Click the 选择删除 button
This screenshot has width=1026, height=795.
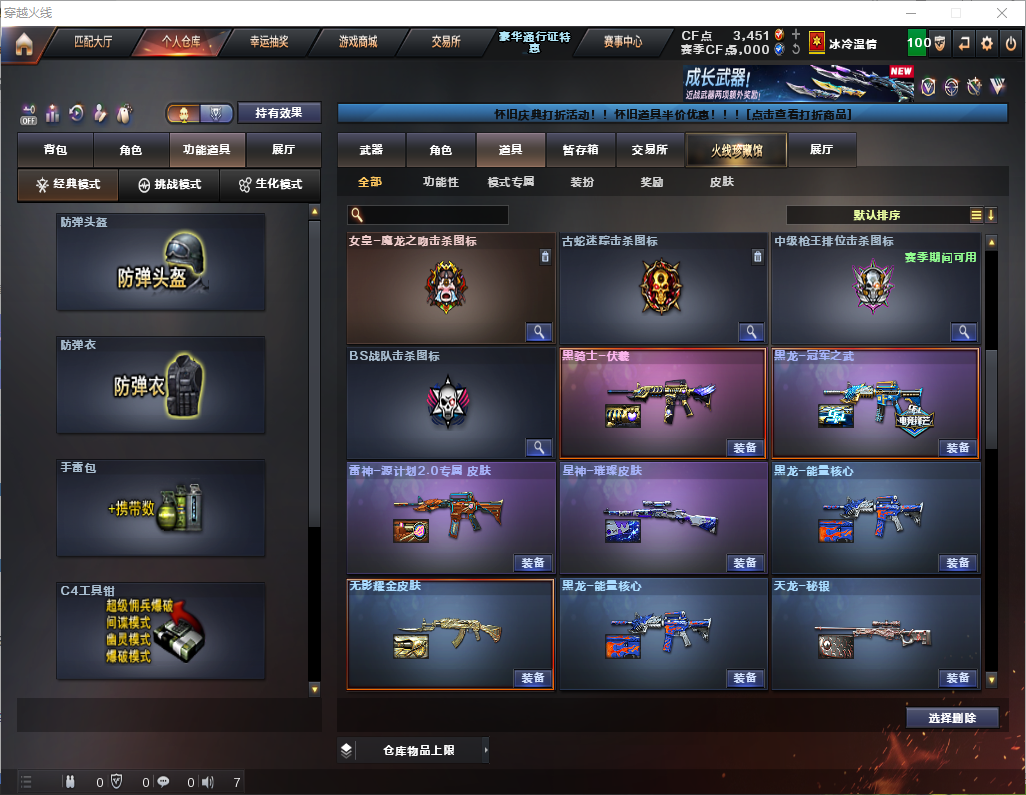[x=951, y=718]
